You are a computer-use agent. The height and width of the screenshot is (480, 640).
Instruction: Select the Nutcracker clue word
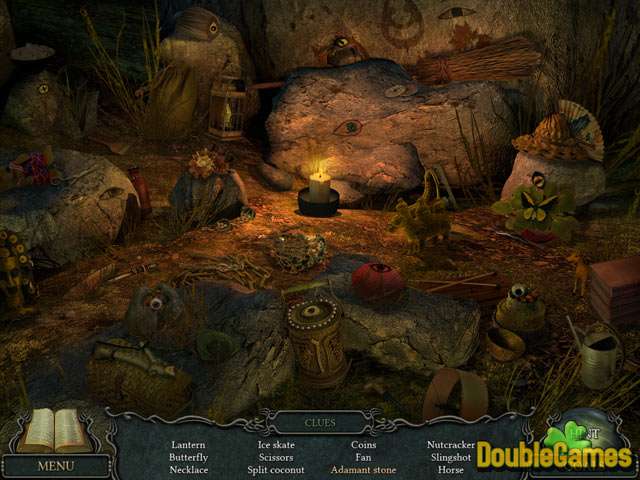(x=449, y=443)
